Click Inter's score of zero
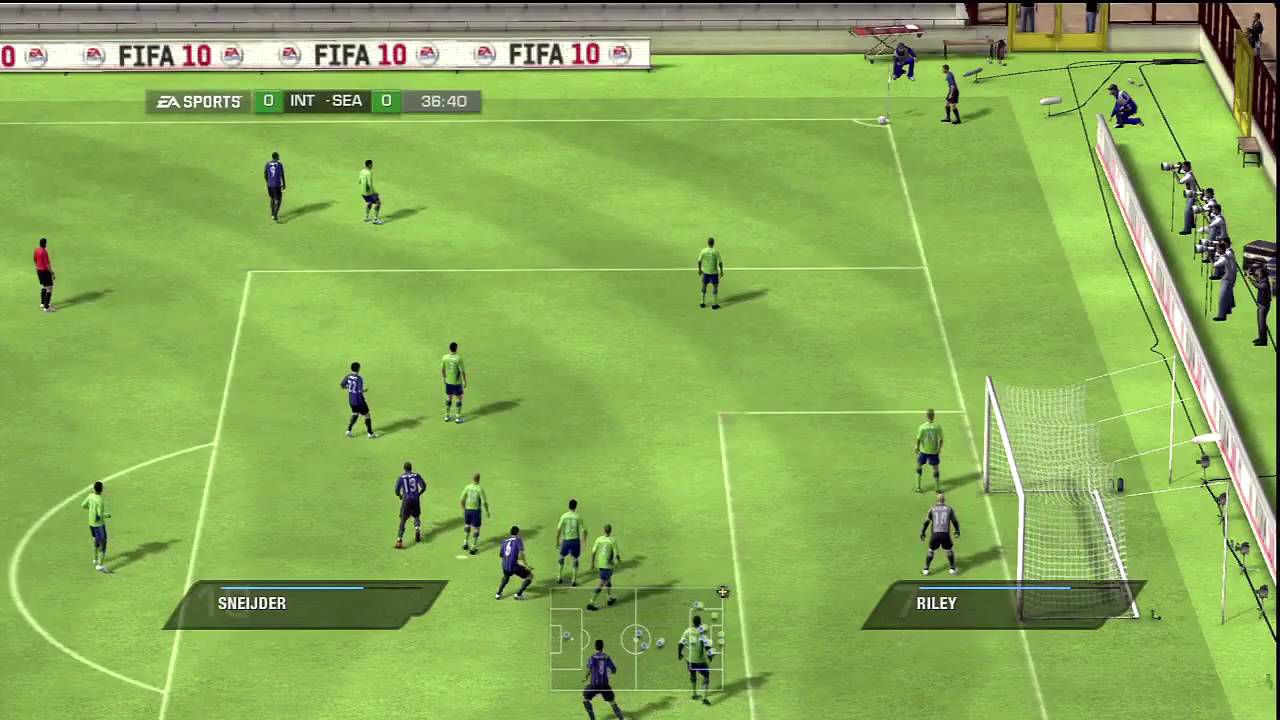The image size is (1280, 720). pyautogui.click(x=268, y=100)
